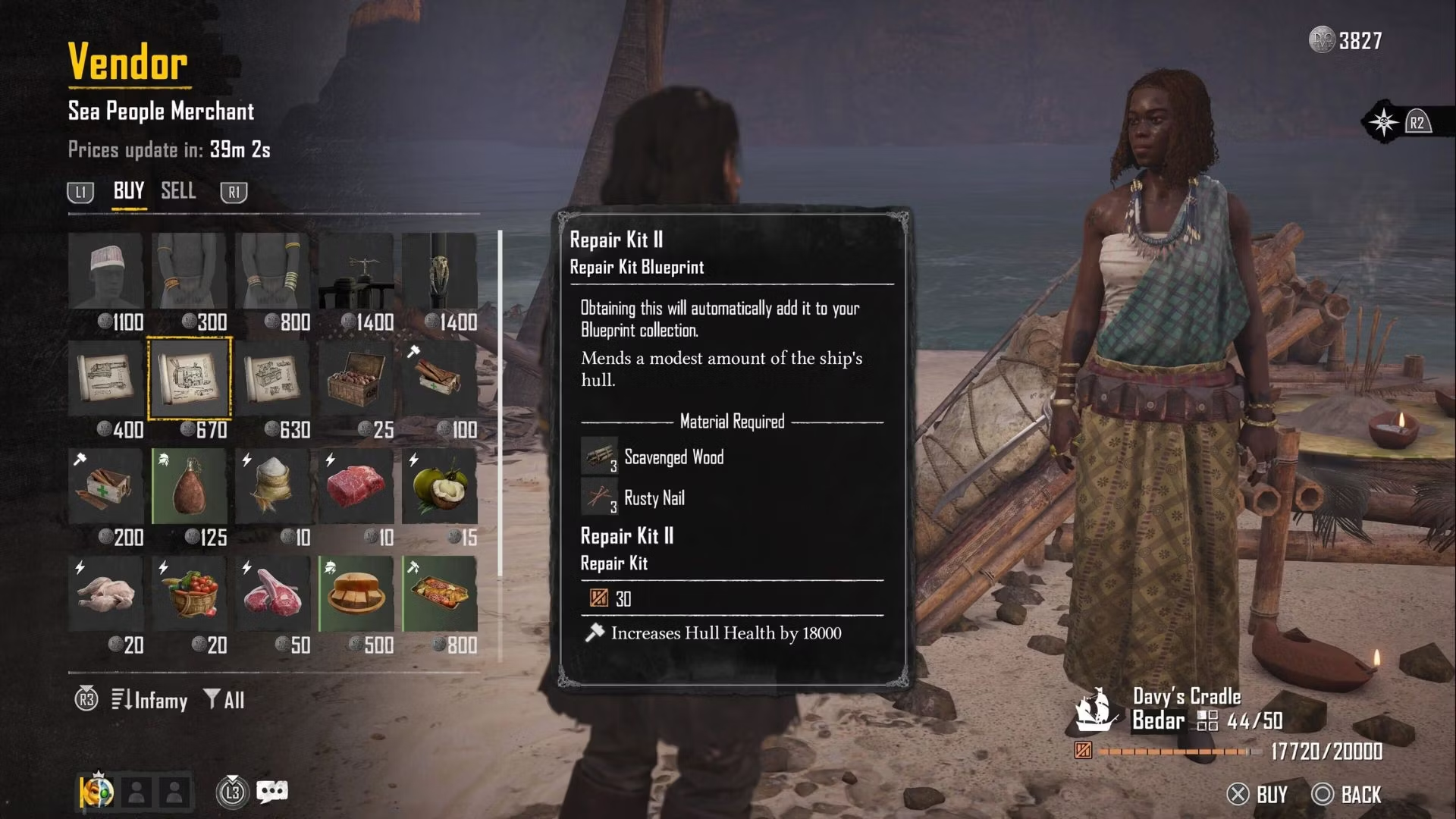
Task: Select the treasure chest item for 25
Action: (356, 378)
